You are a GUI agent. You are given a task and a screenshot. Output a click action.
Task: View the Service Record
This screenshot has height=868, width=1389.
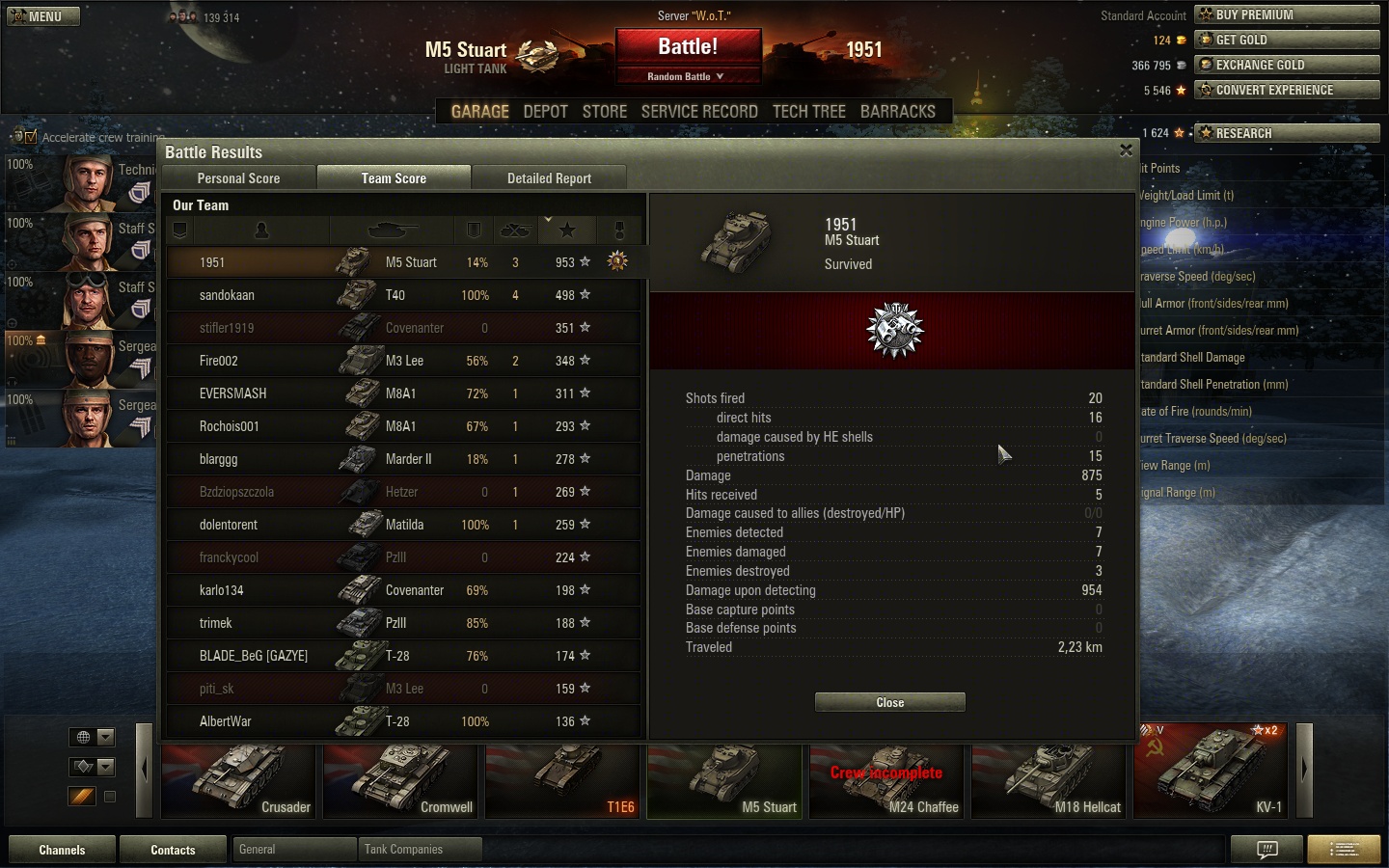pyautogui.click(x=699, y=112)
